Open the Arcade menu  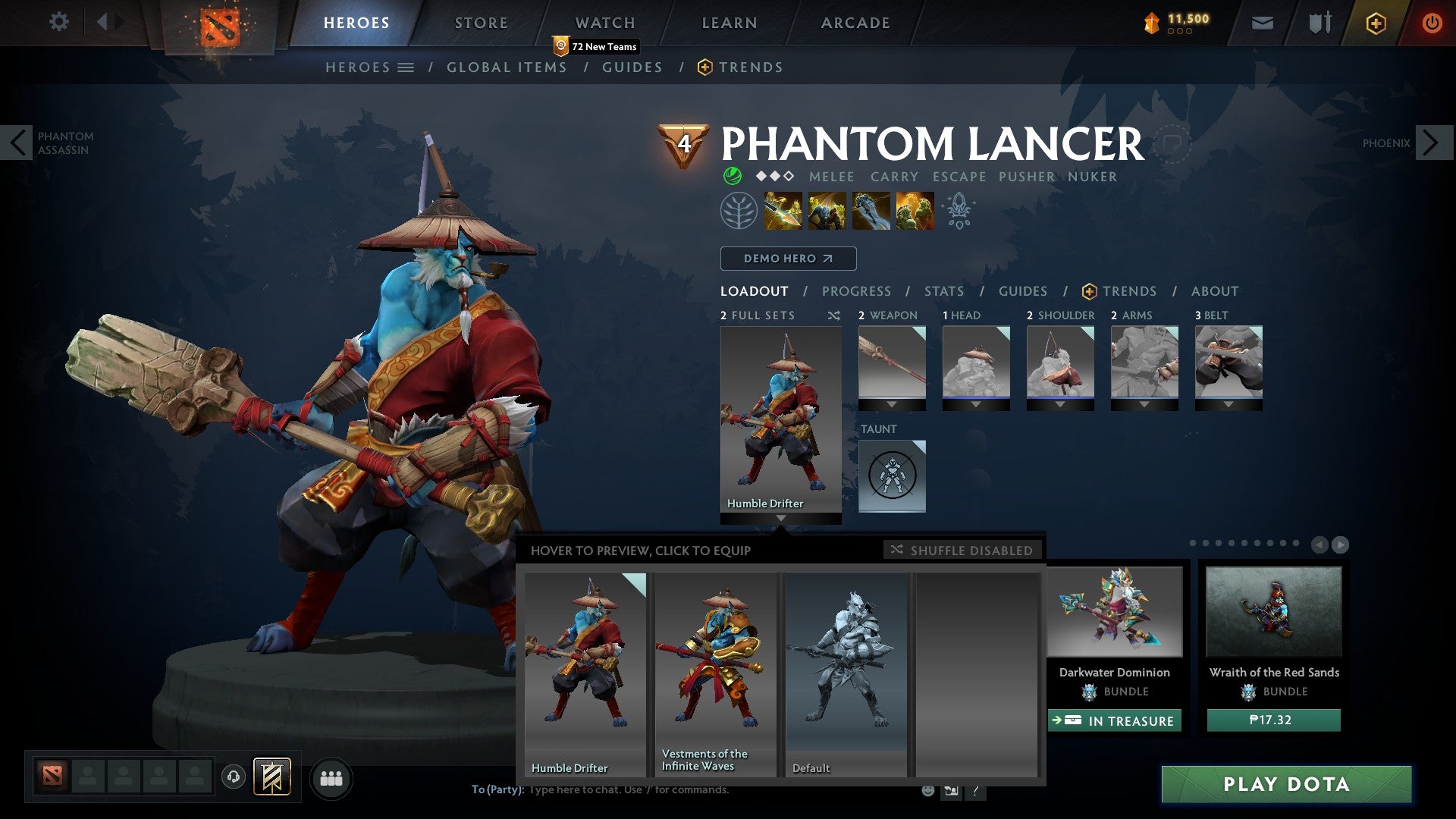coord(855,22)
